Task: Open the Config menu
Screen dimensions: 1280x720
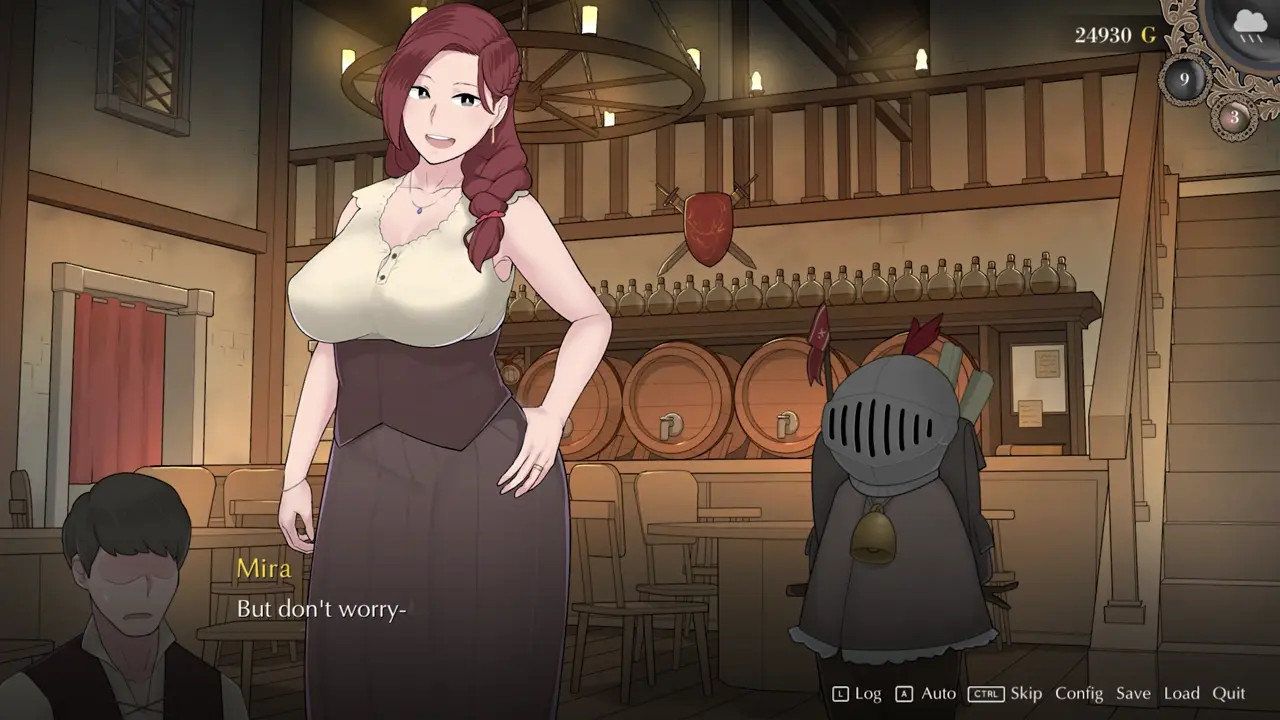Action: [1078, 693]
